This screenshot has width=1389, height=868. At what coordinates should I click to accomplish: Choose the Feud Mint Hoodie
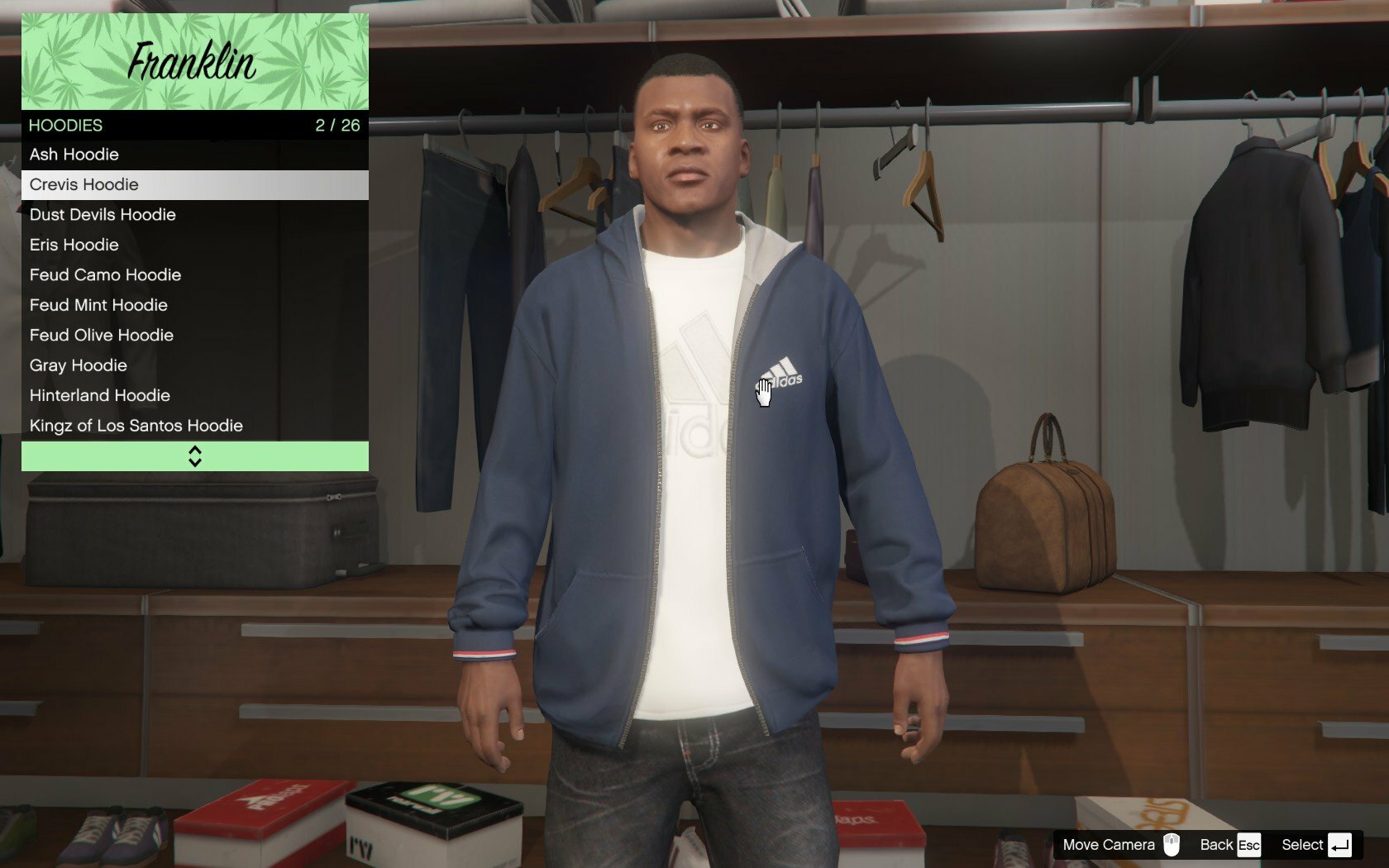coord(194,305)
